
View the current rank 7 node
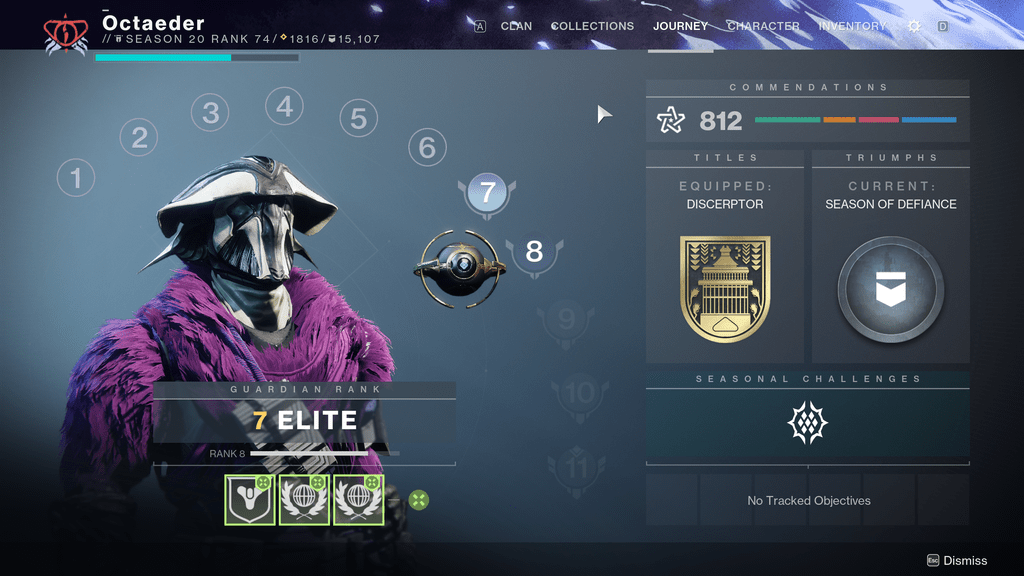click(x=488, y=192)
